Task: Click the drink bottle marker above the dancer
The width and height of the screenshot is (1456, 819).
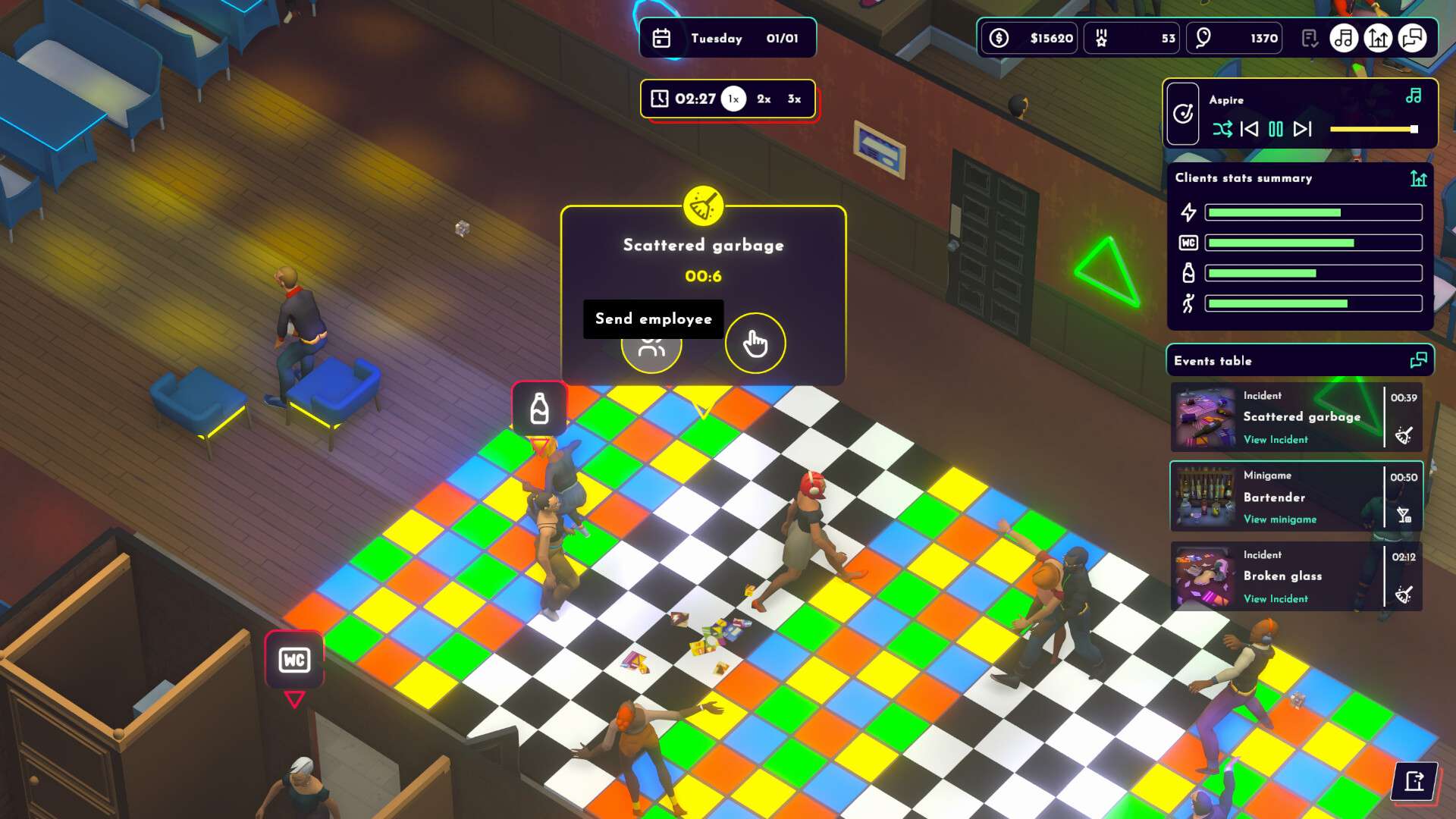Action: (540, 407)
